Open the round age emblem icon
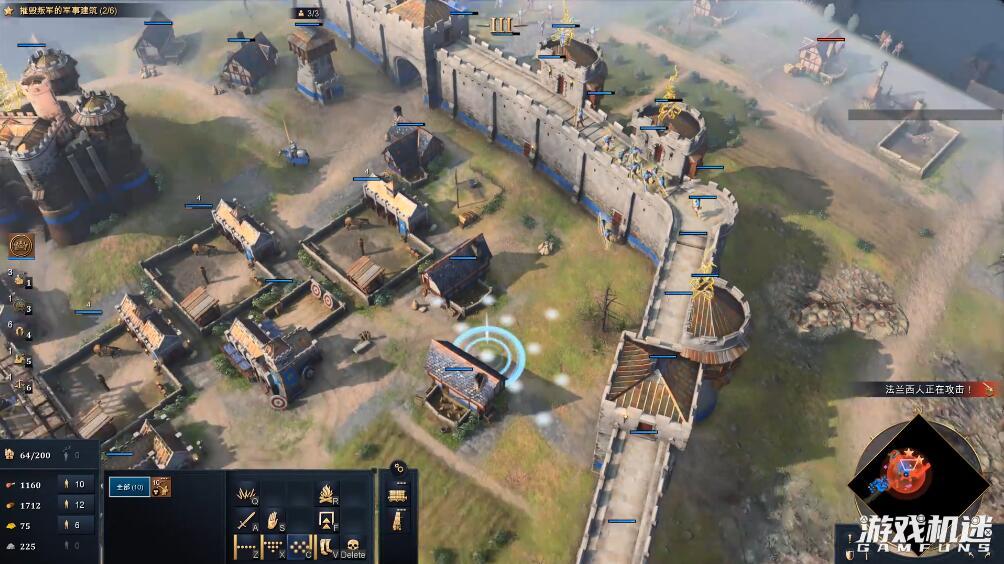This screenshot has width=1004, height=564. click(20, 245)
